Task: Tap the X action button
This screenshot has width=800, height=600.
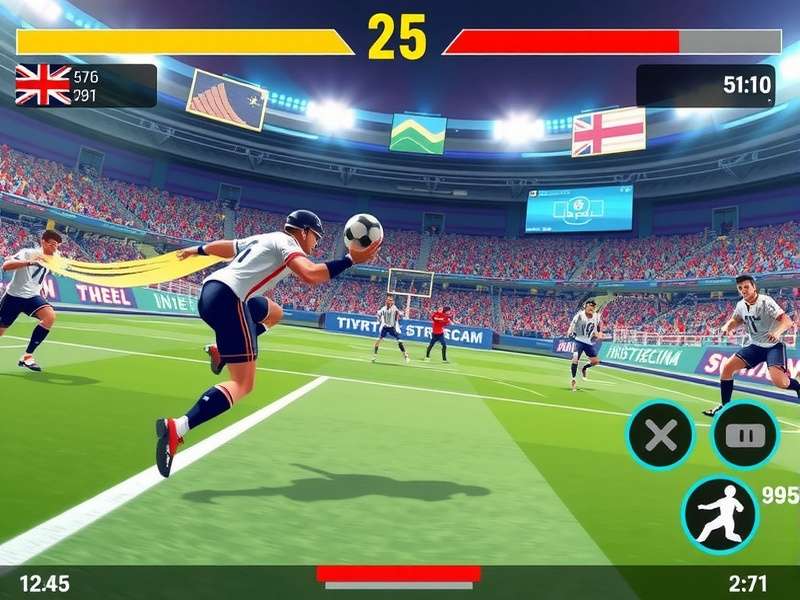Action: (x=662, y=436)
